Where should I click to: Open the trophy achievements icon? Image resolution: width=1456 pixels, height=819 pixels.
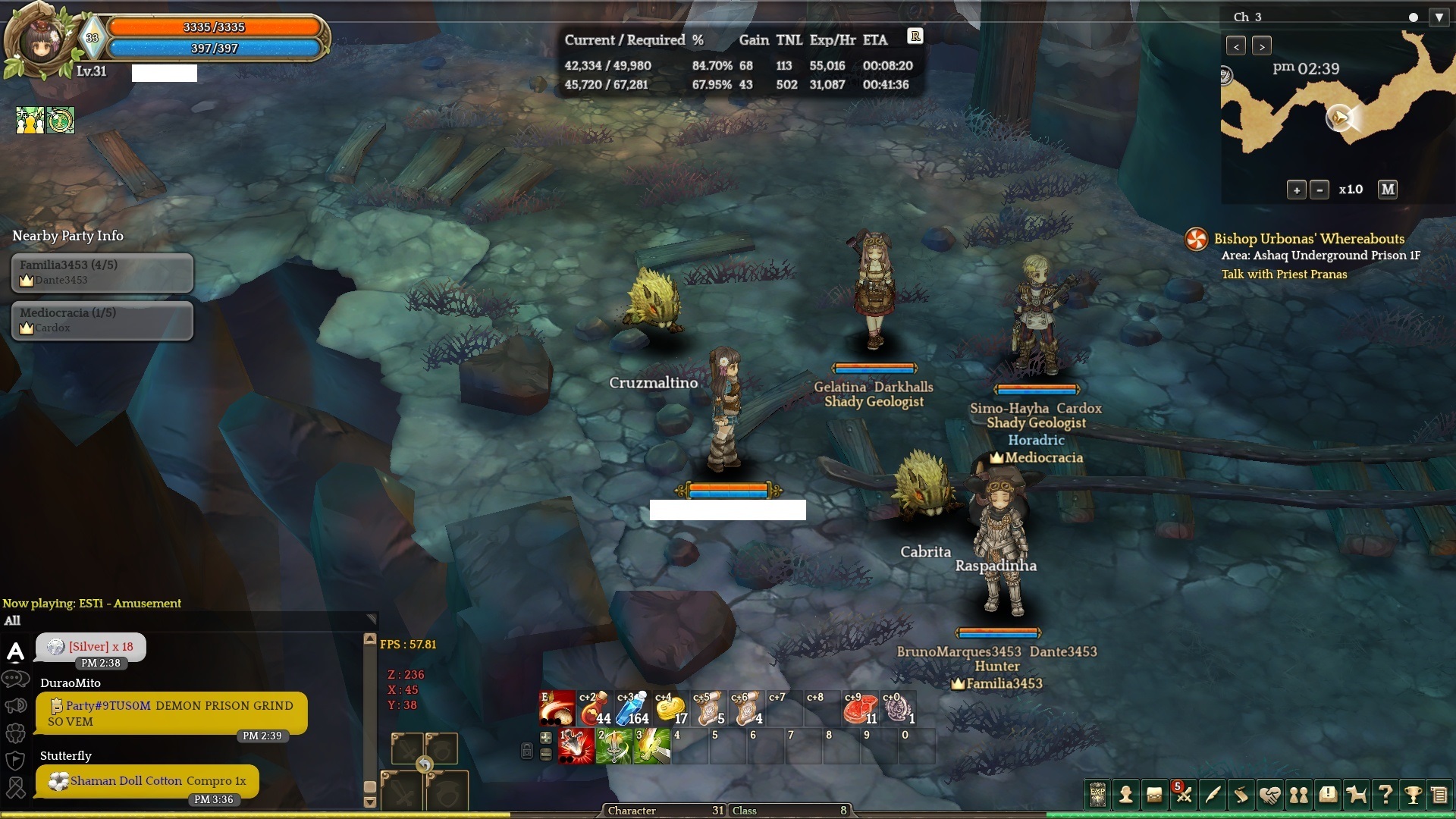click(1413, 795)
